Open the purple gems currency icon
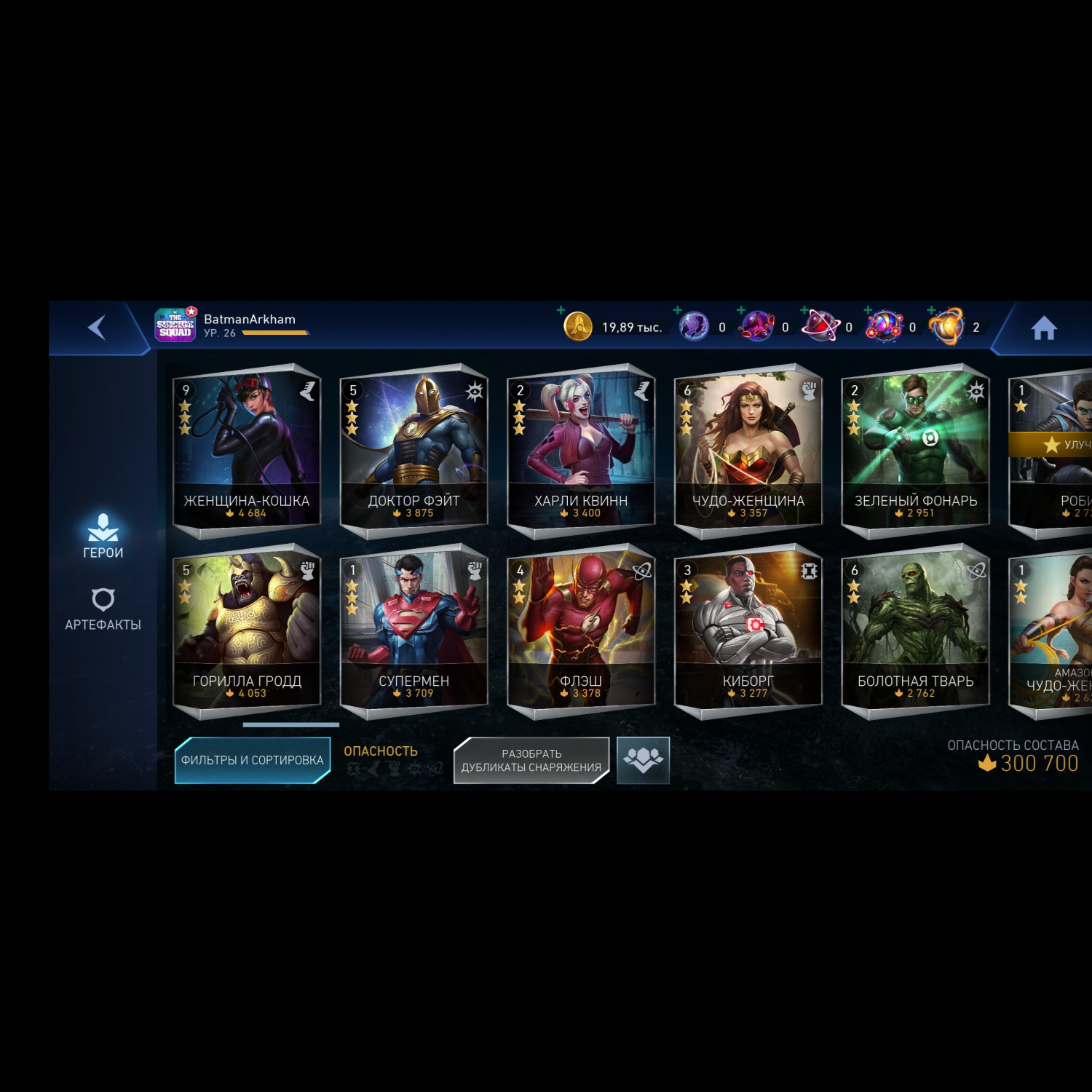 tap(693, 325)
